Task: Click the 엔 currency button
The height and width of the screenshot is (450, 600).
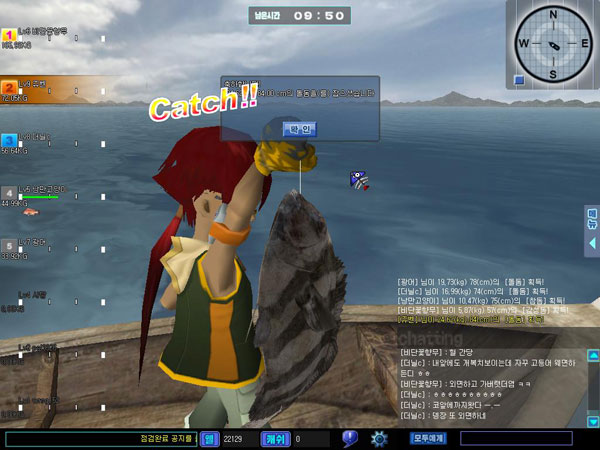Action: point(210,438)
